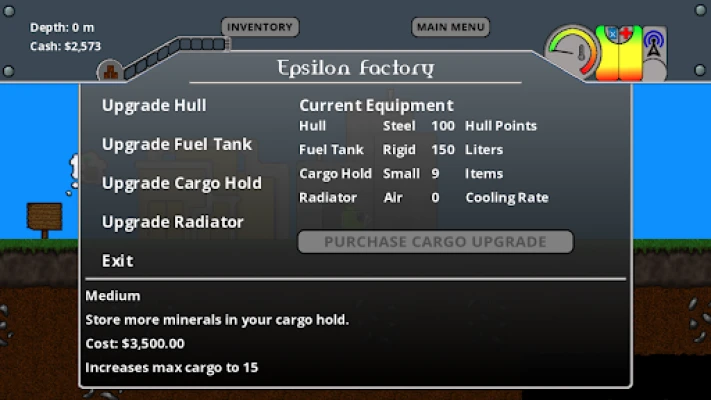Tap the antenna signal icon
The image size is (711, 400).
coord(655,45)
